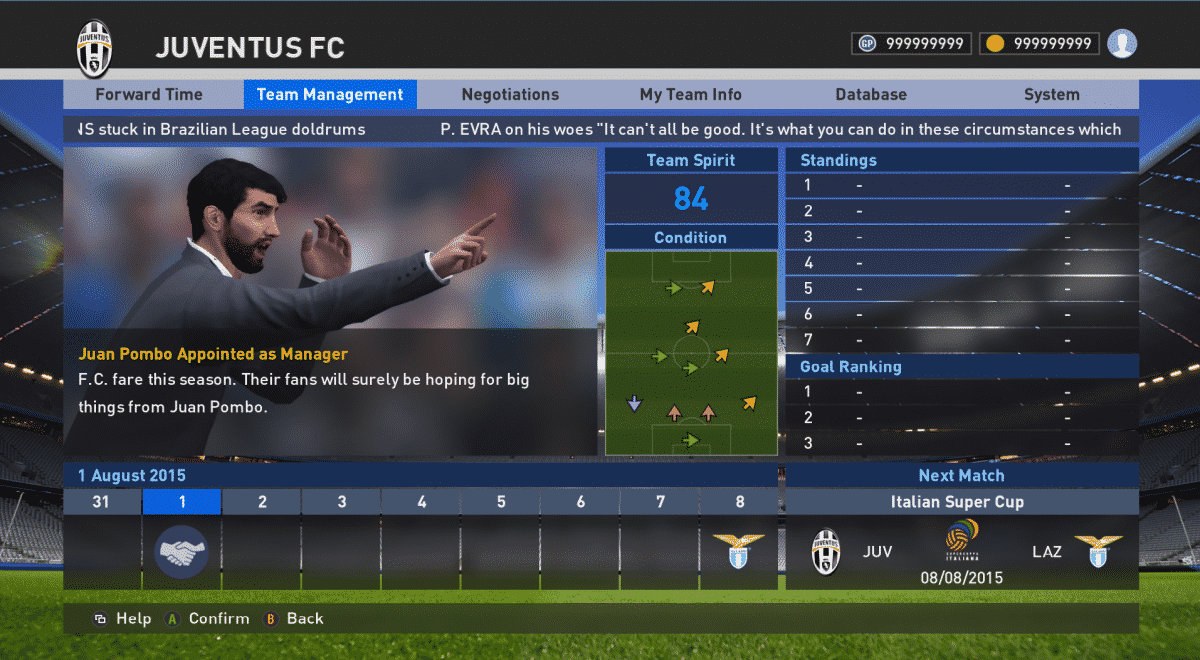Viewport: 1200px width, 660px height.
Task: Open the Italian Super Cup next match panel
Action: coord(961,538)
